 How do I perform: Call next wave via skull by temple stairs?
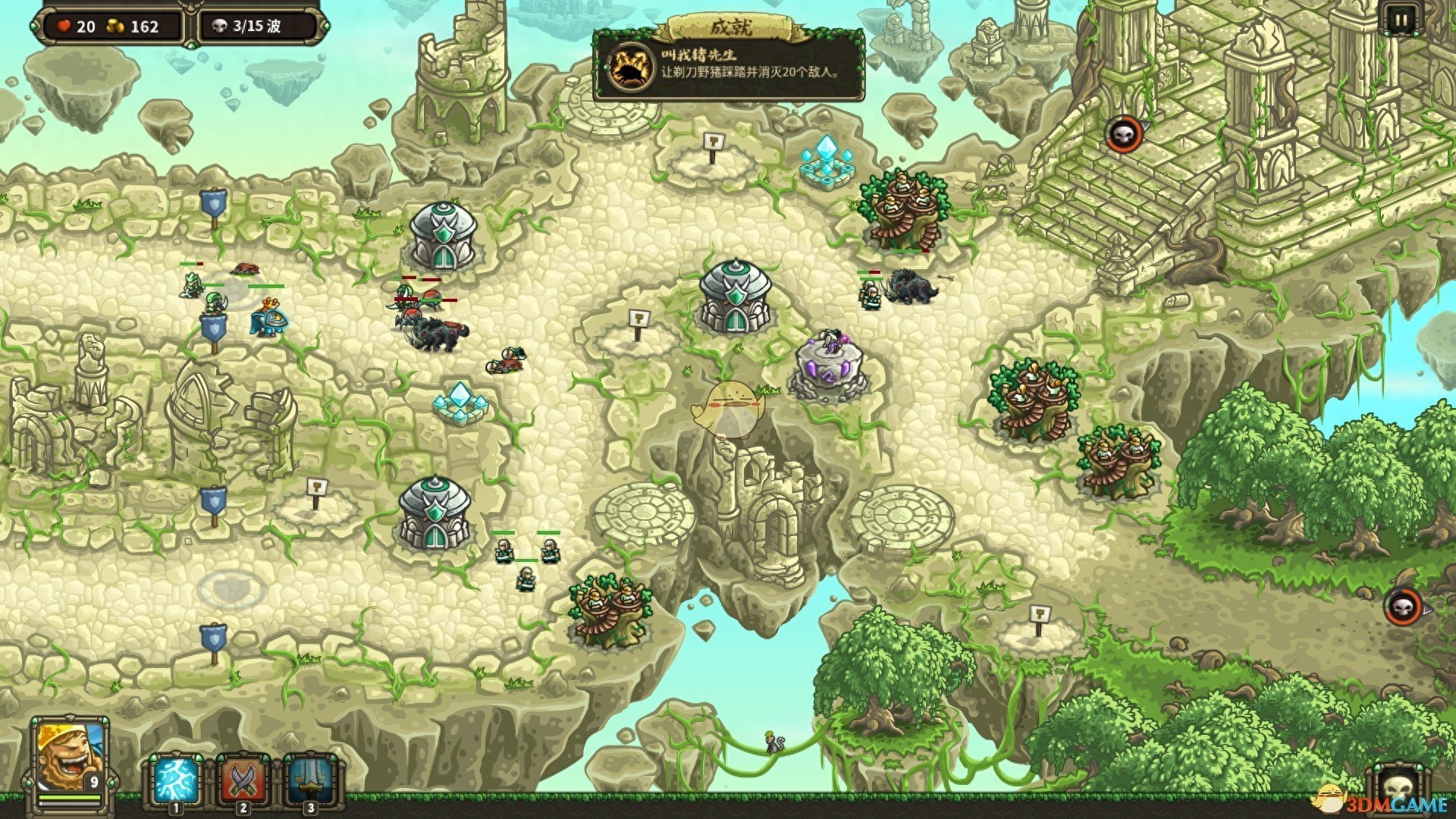click(1123, 135)
